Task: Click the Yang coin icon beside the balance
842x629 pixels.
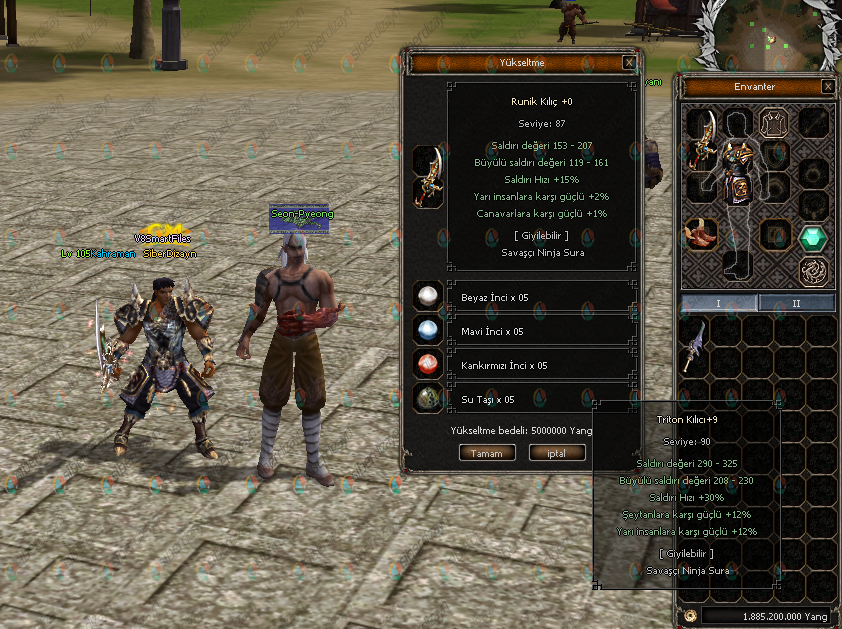Action: coord(690,616)
